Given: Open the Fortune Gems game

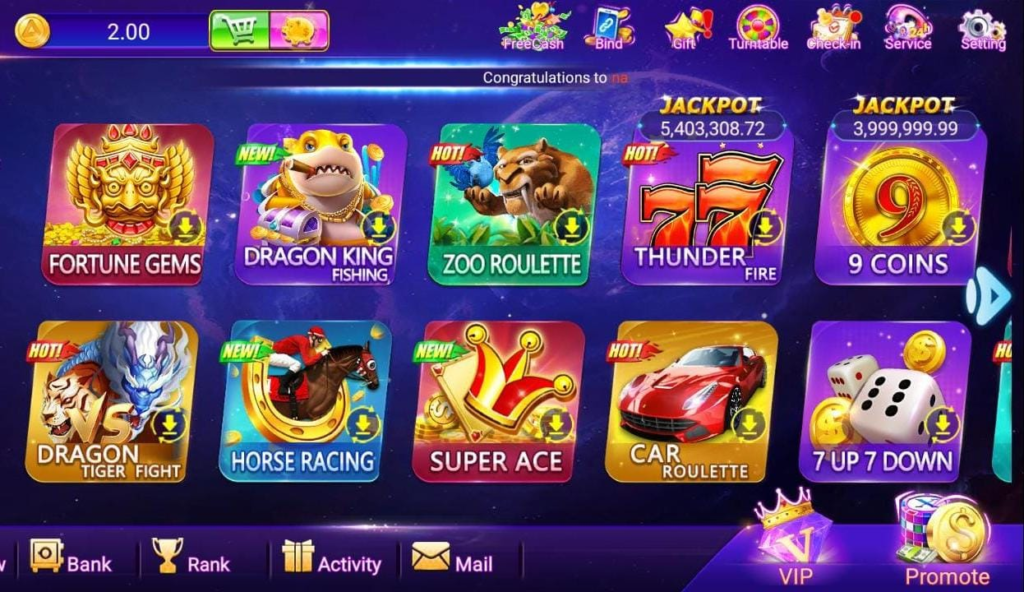Looking at the screenshot, I should pos(125,203).
